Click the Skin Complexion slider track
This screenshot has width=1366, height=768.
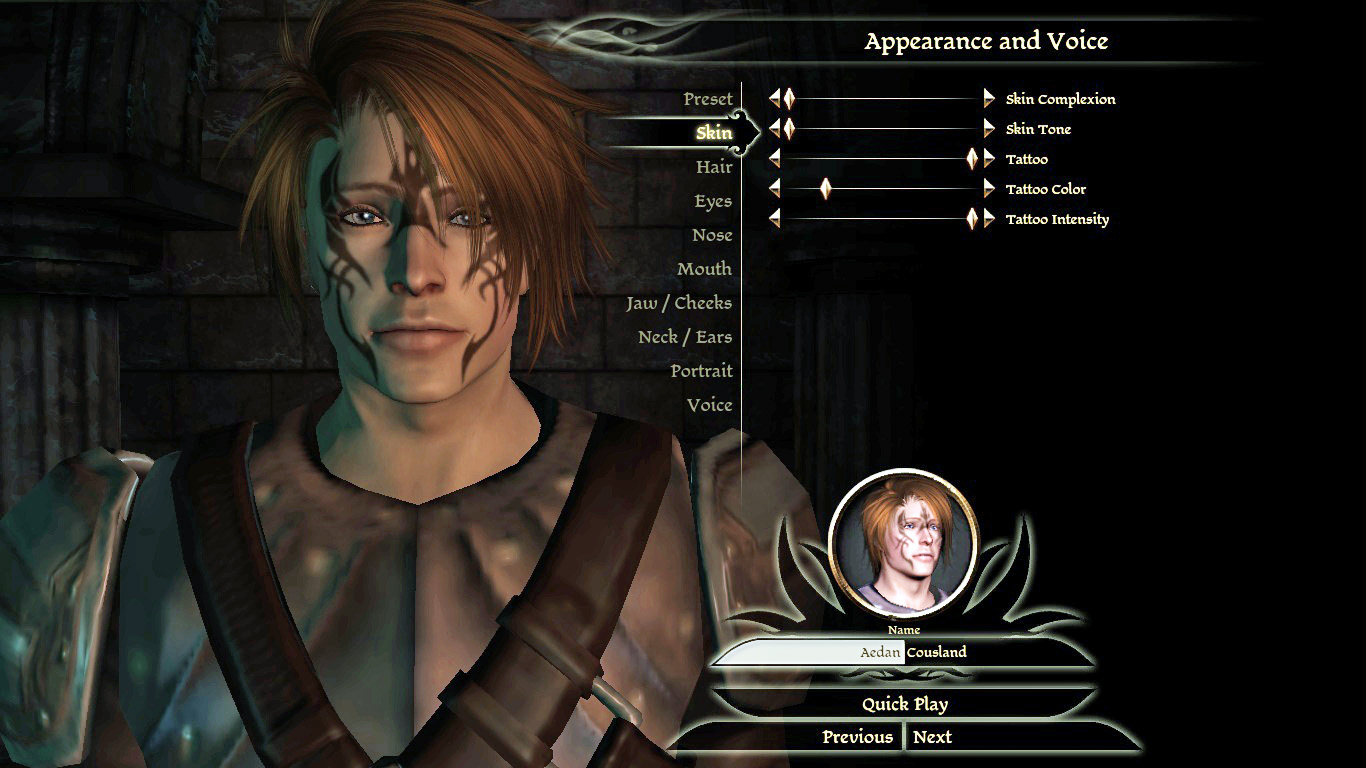pyautogui.click(x=885, y=99)
